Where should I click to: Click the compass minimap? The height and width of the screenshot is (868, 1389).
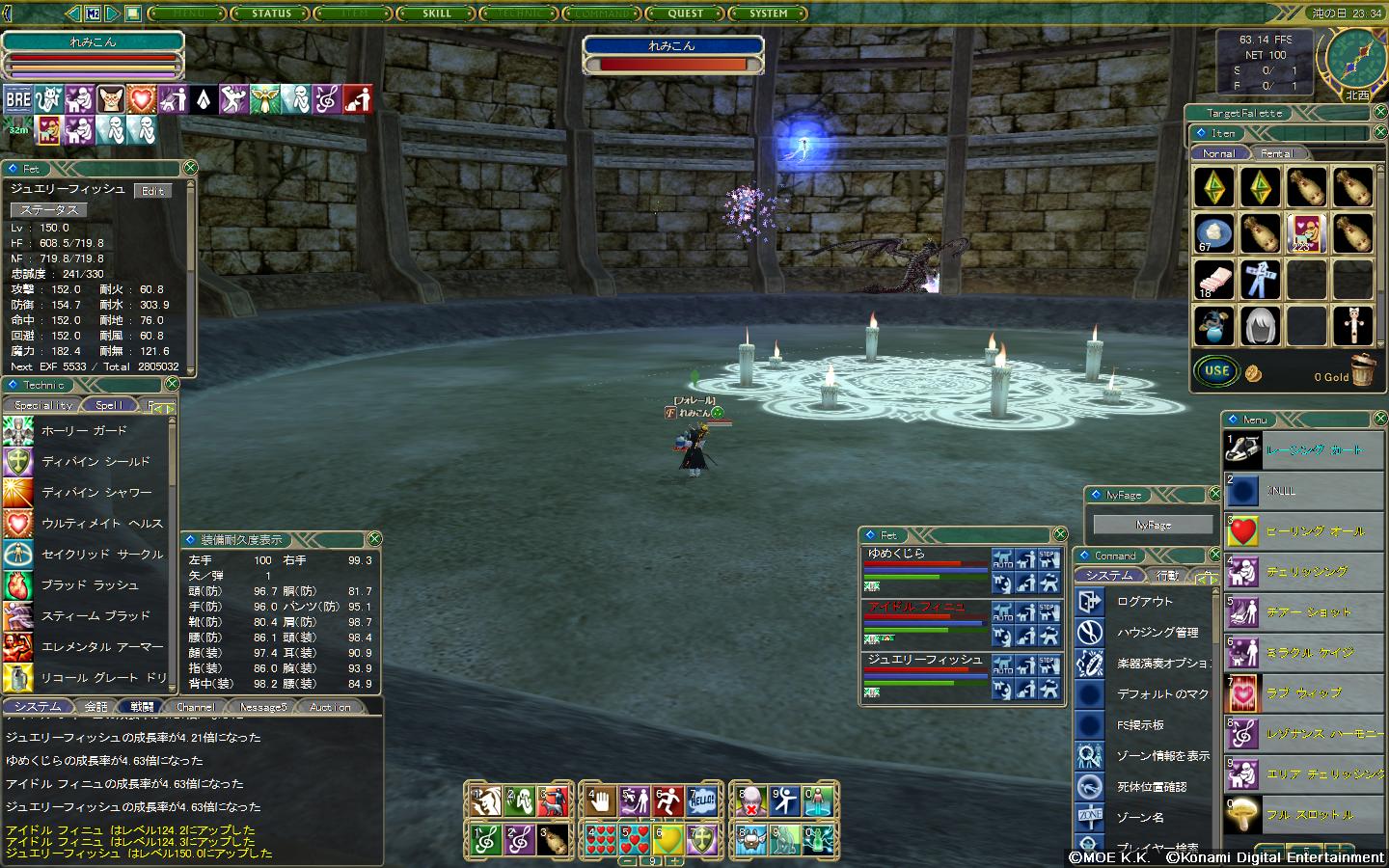click(1356, 58)
